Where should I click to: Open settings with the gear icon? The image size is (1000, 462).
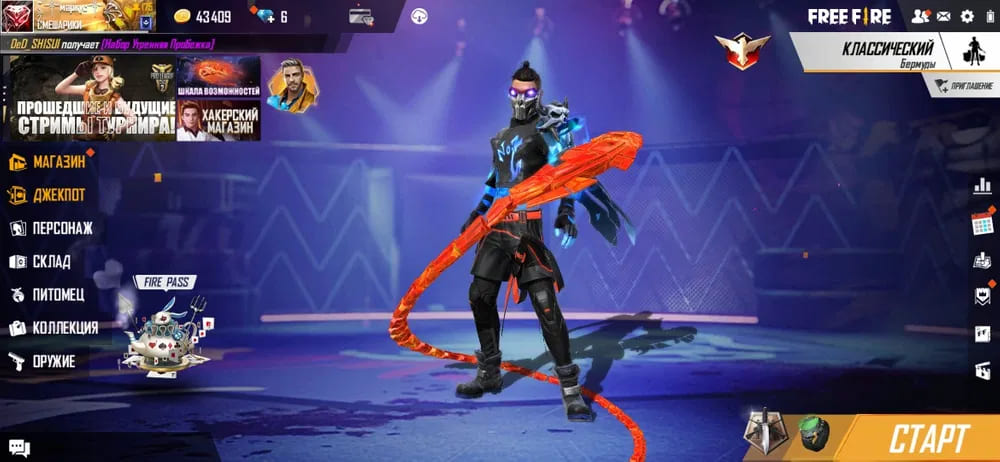pyautogui.click(x=967, y=16)
